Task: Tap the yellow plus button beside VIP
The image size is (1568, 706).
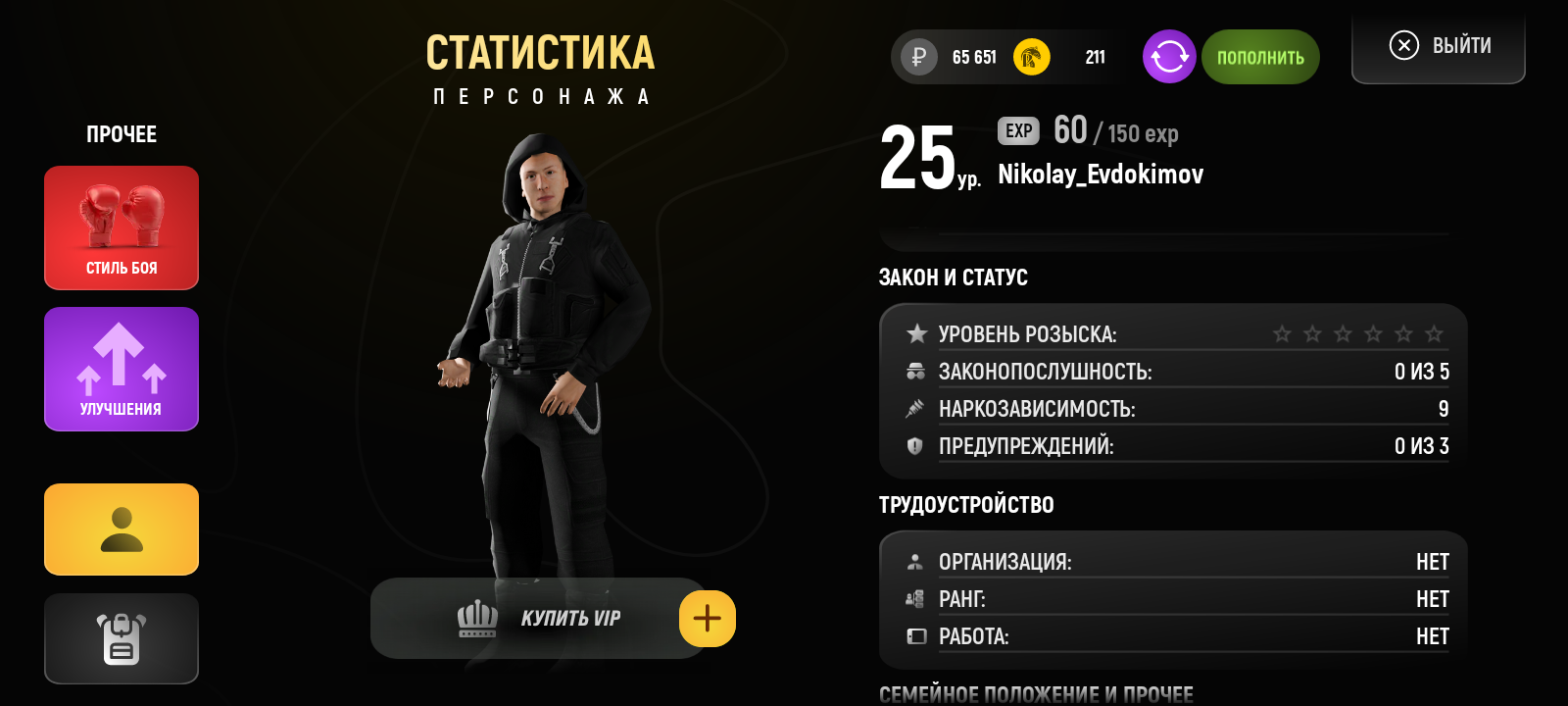Action: [708, 619]
